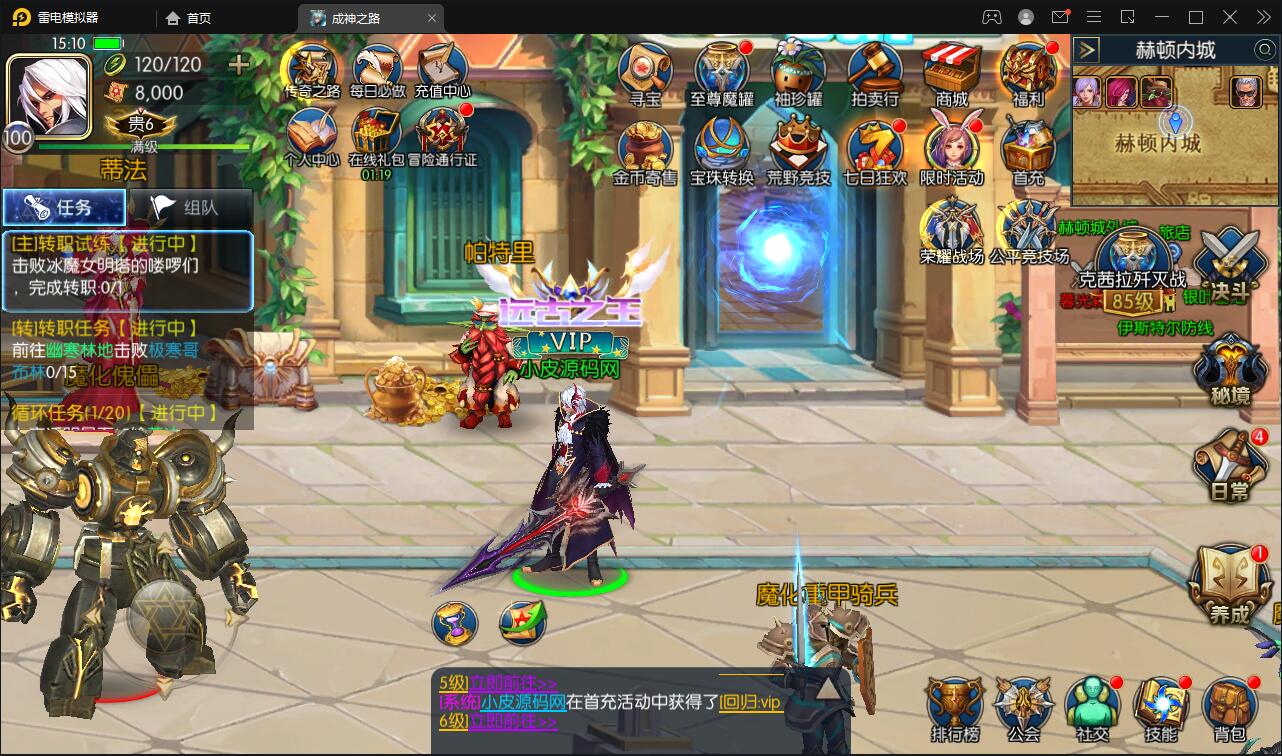Enter the 决斗 duel mode
This screenshot has width=1282, height=756.
point(1229,262)
